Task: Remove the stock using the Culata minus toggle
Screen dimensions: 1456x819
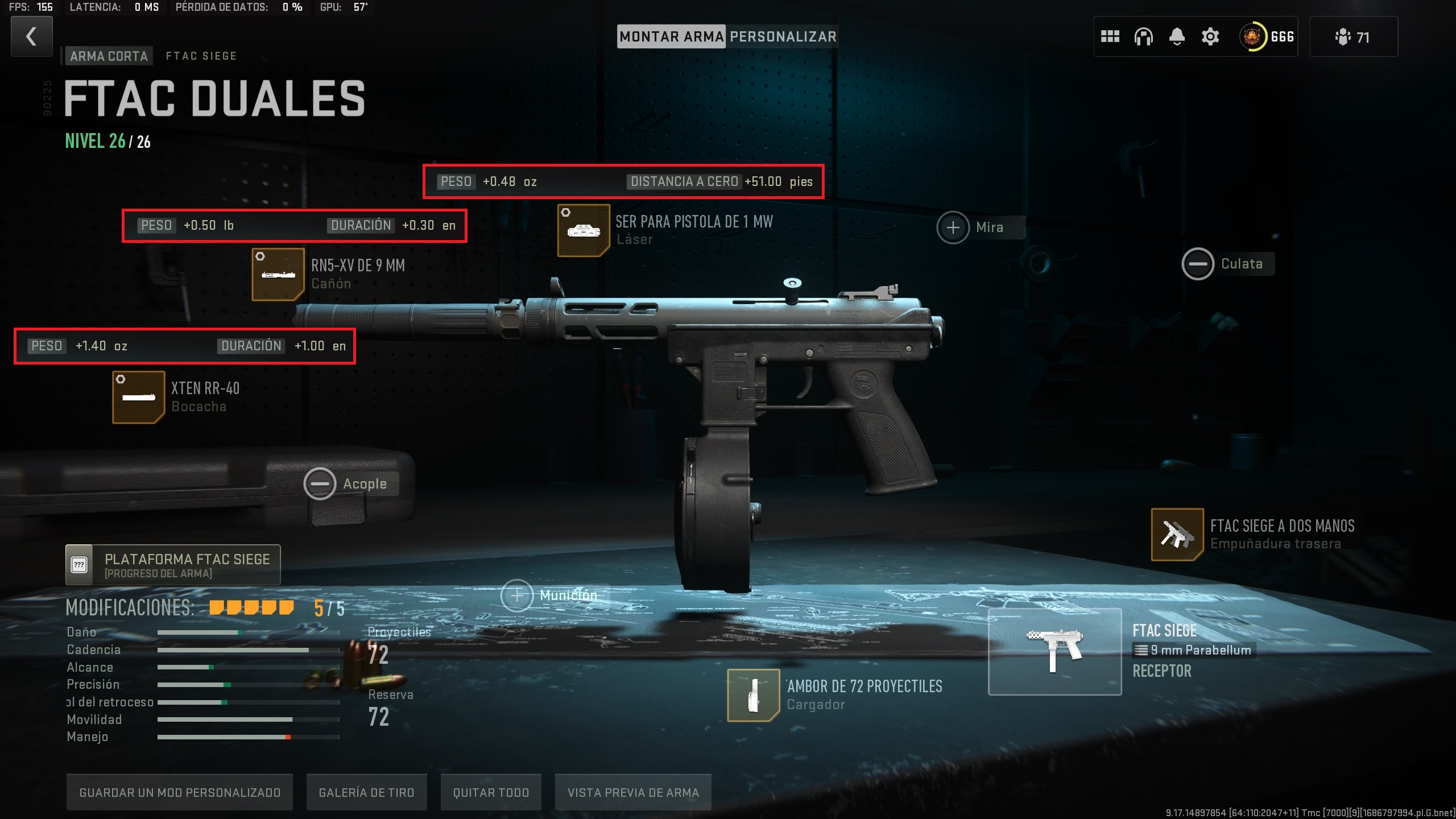Action: [x=1198, y=263]
